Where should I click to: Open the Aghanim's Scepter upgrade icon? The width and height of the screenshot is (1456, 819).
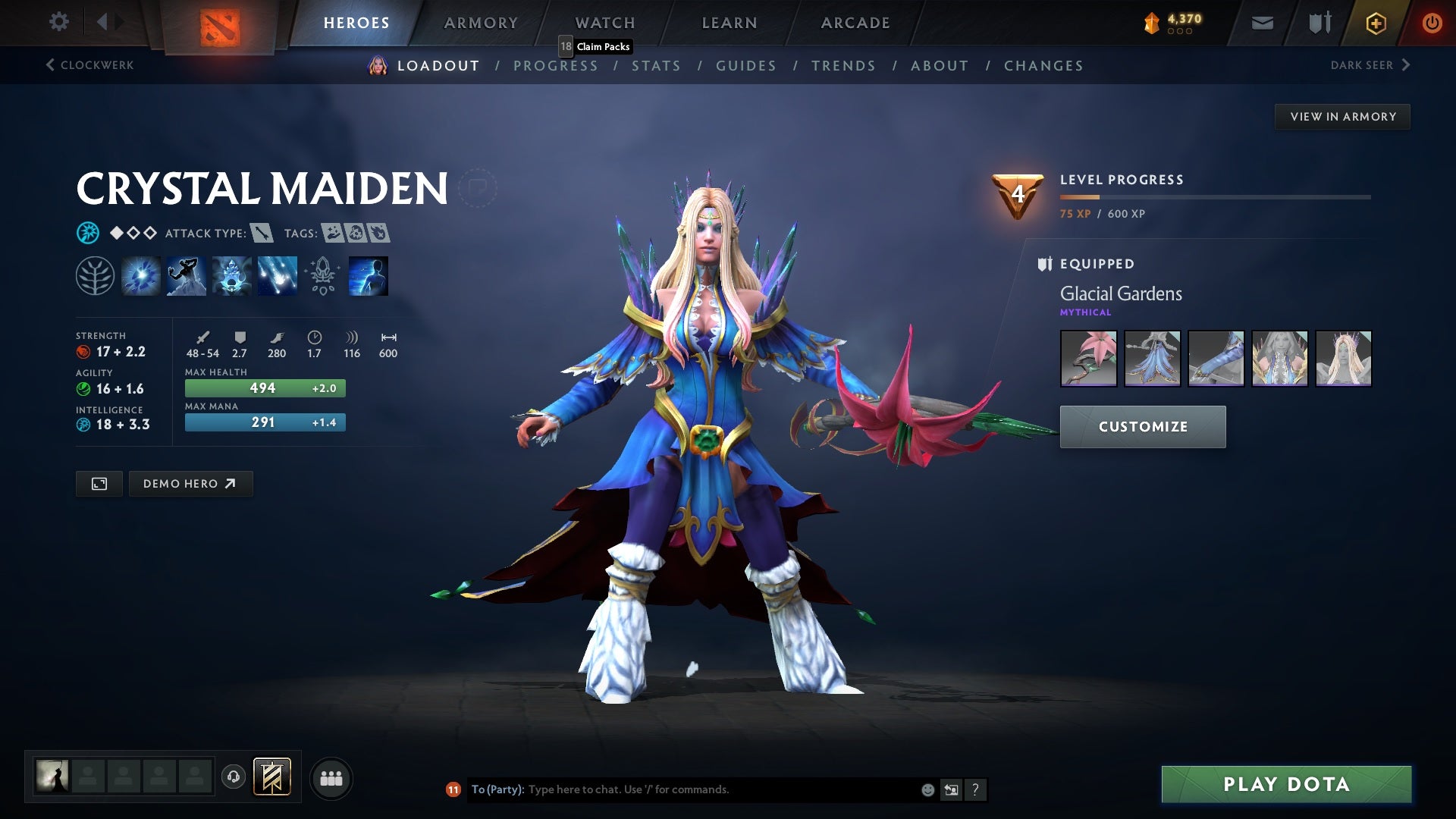tap(322, 275)
